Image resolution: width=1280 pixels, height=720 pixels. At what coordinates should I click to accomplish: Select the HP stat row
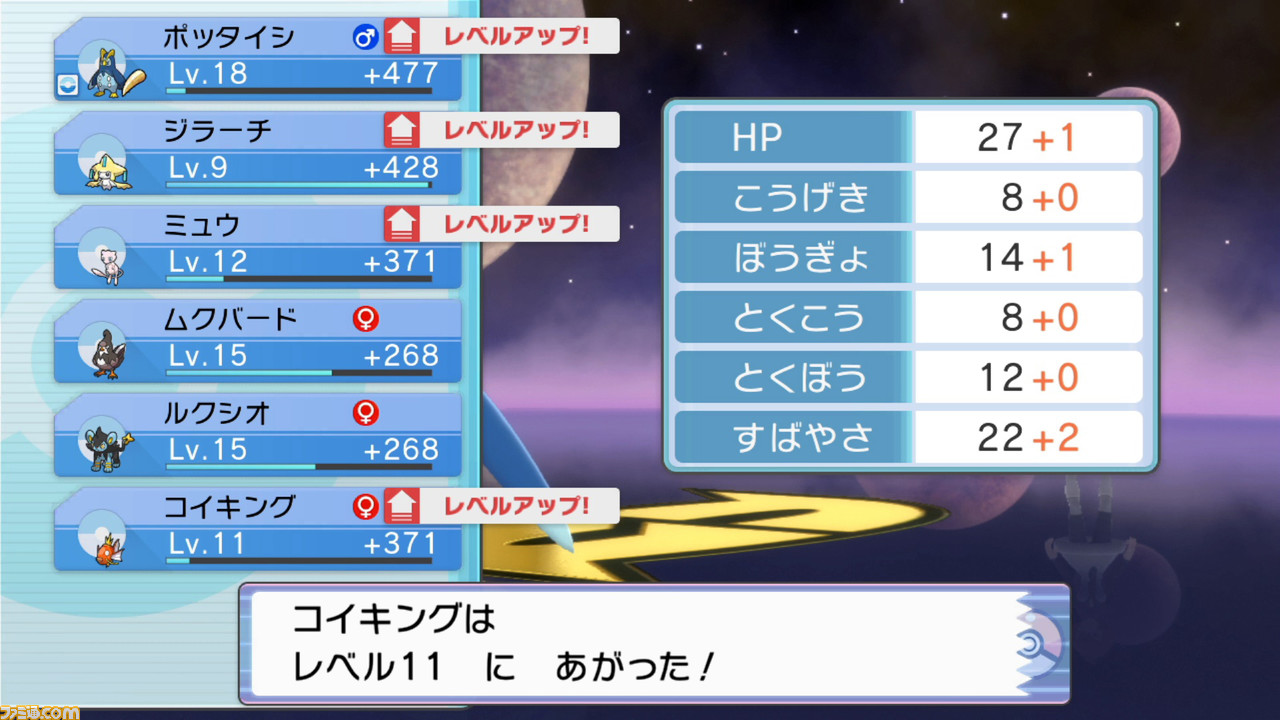908,137
